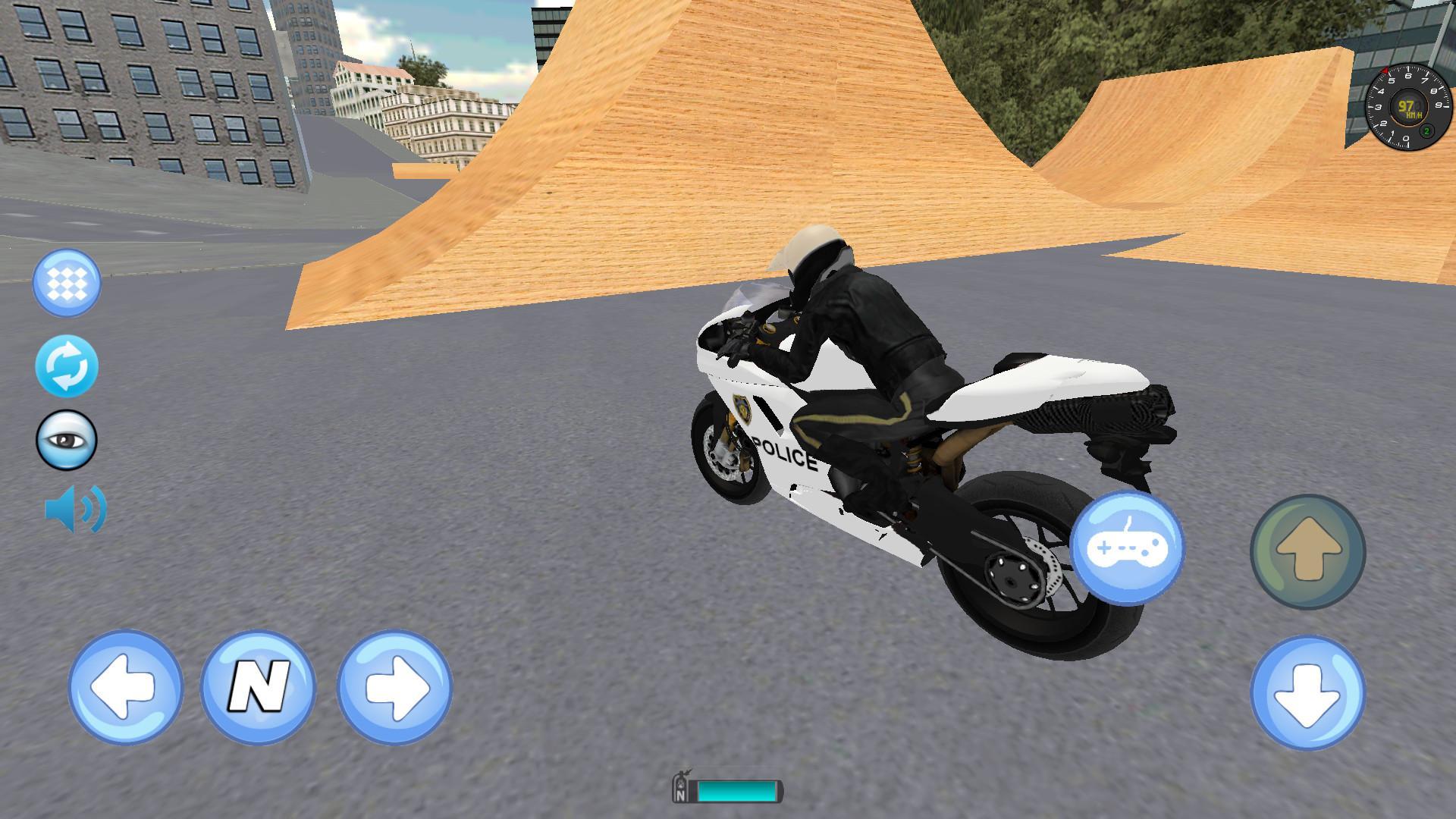Tap the turquoise nitro gauge bar

(x=739, y=790)
